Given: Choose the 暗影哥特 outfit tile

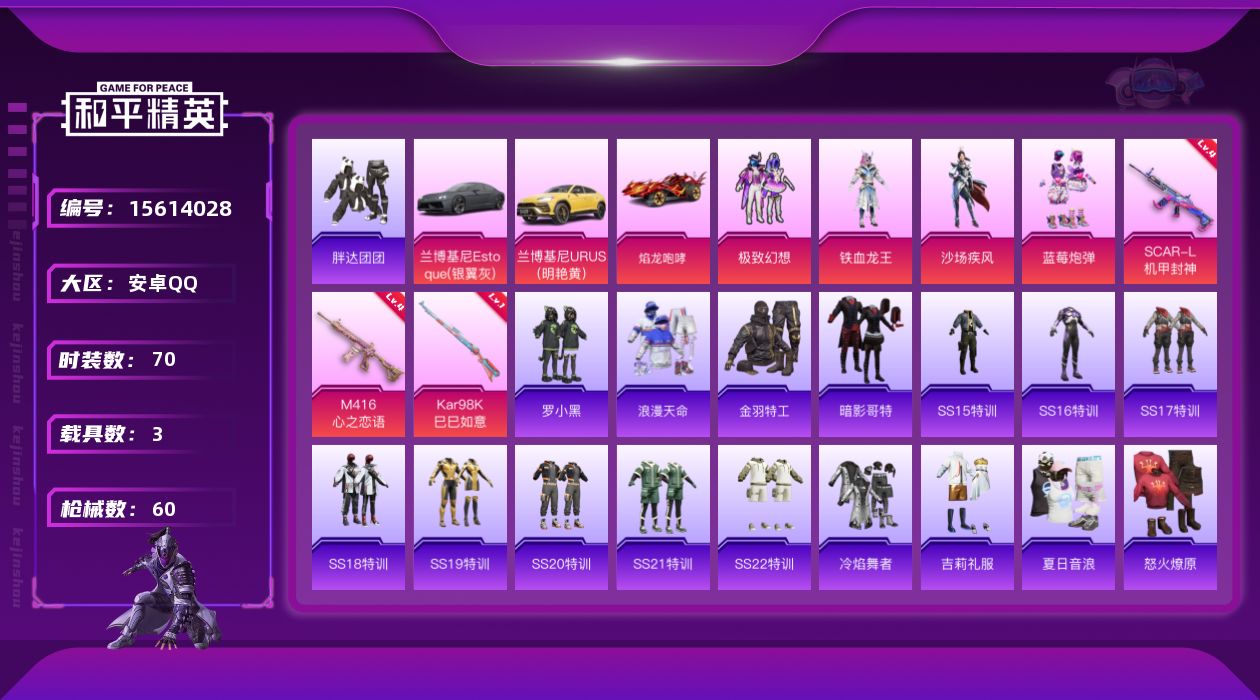Looking at the screenshot, I should (865, 364).
